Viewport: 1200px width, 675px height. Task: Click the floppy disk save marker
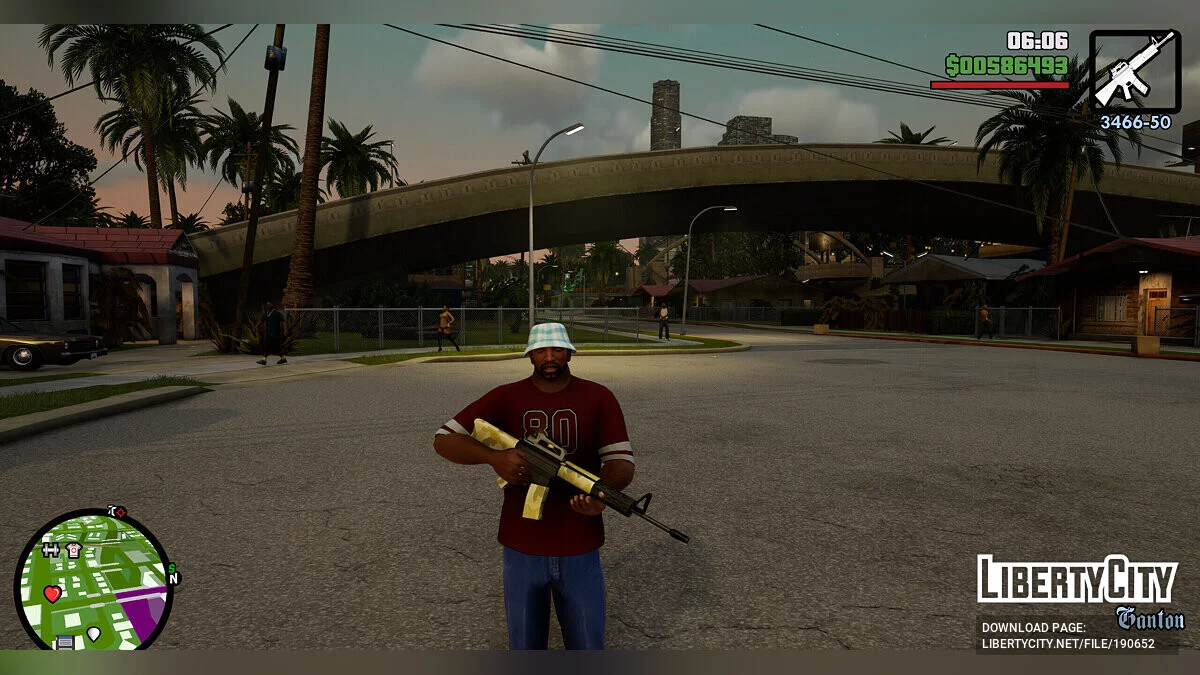(65, 642)
